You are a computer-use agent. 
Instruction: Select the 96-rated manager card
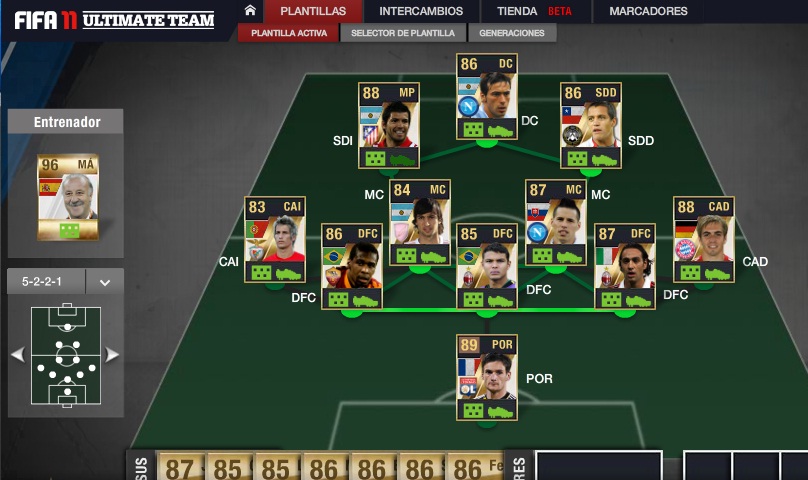click(x=68, y=197)
